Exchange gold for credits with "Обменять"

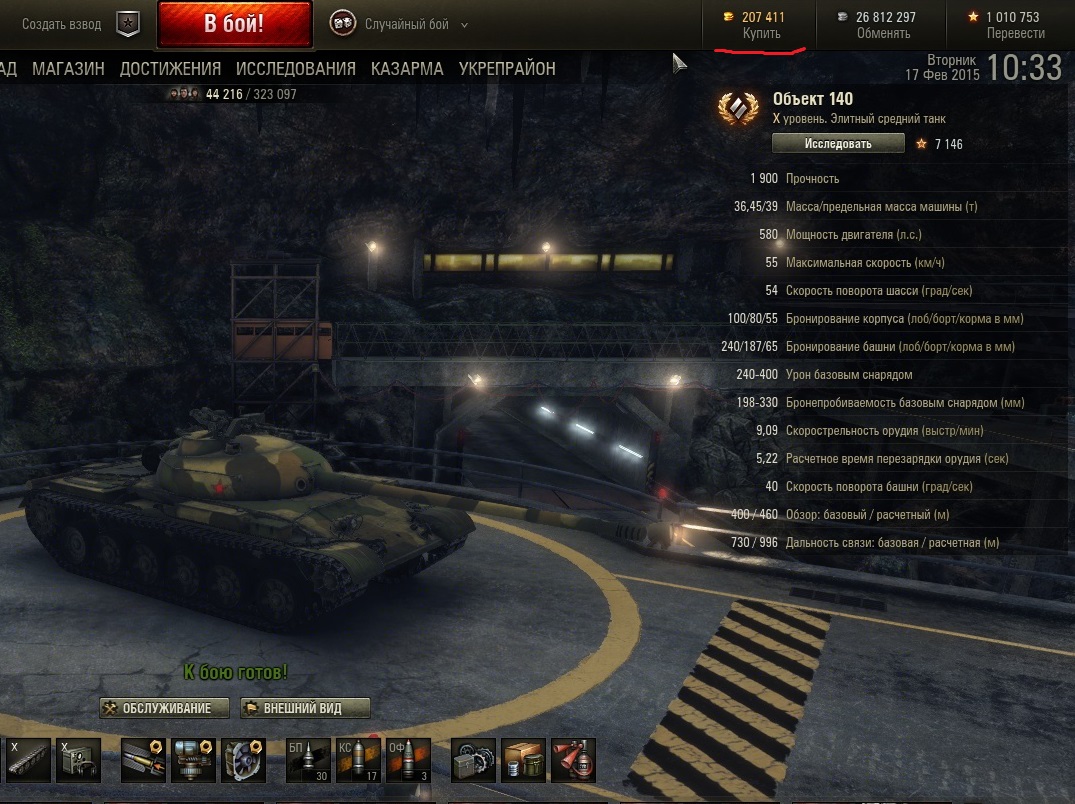(883, 33)
